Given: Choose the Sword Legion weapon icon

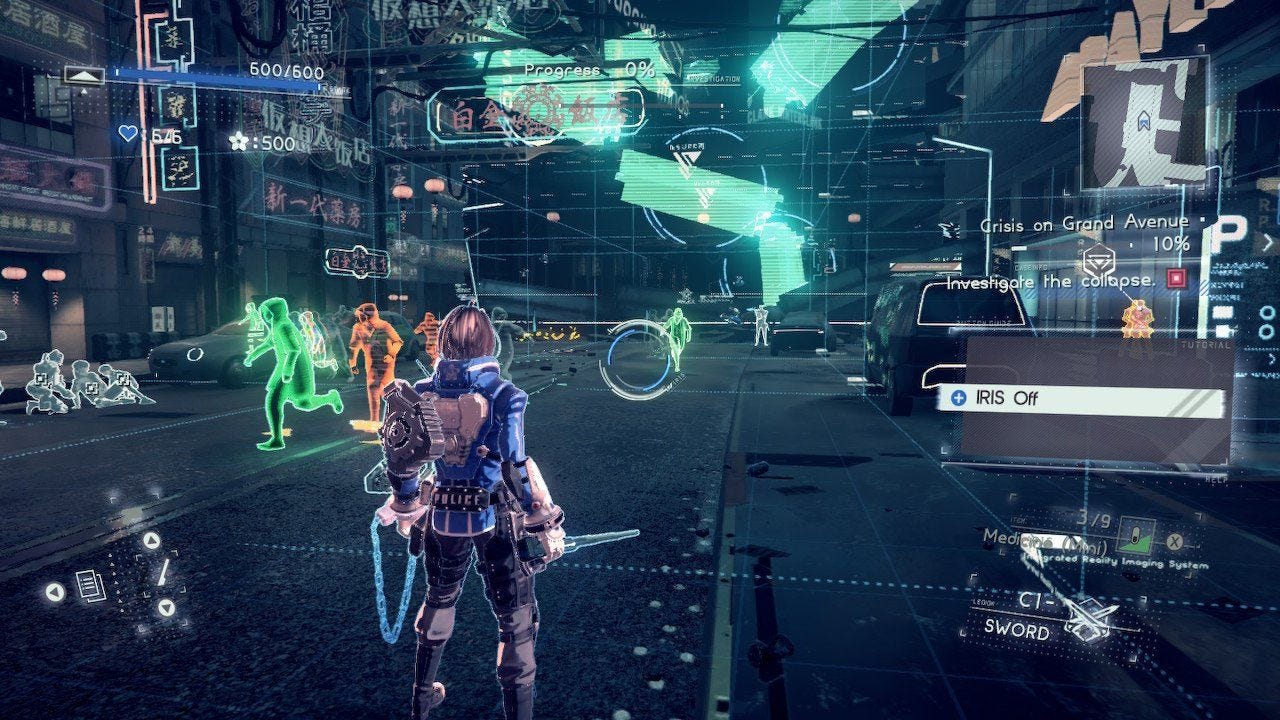Looking at the screenshot, I should click(1089, 617).
